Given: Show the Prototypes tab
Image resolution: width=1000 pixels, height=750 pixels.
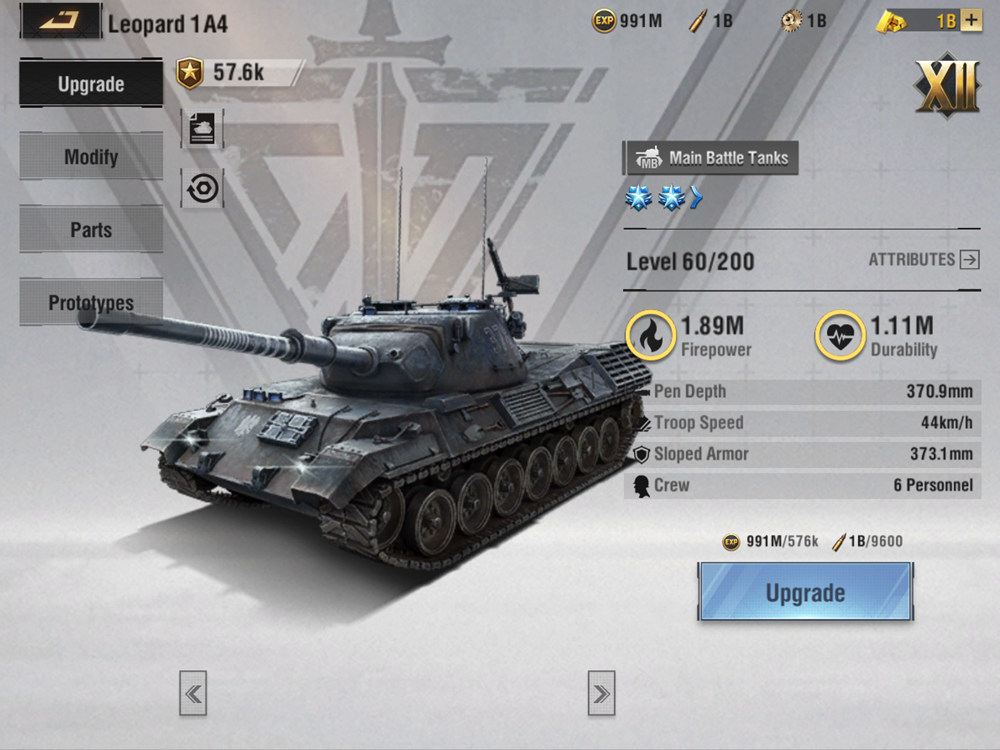Looking at the screenshot, I should tap(91, 302).
